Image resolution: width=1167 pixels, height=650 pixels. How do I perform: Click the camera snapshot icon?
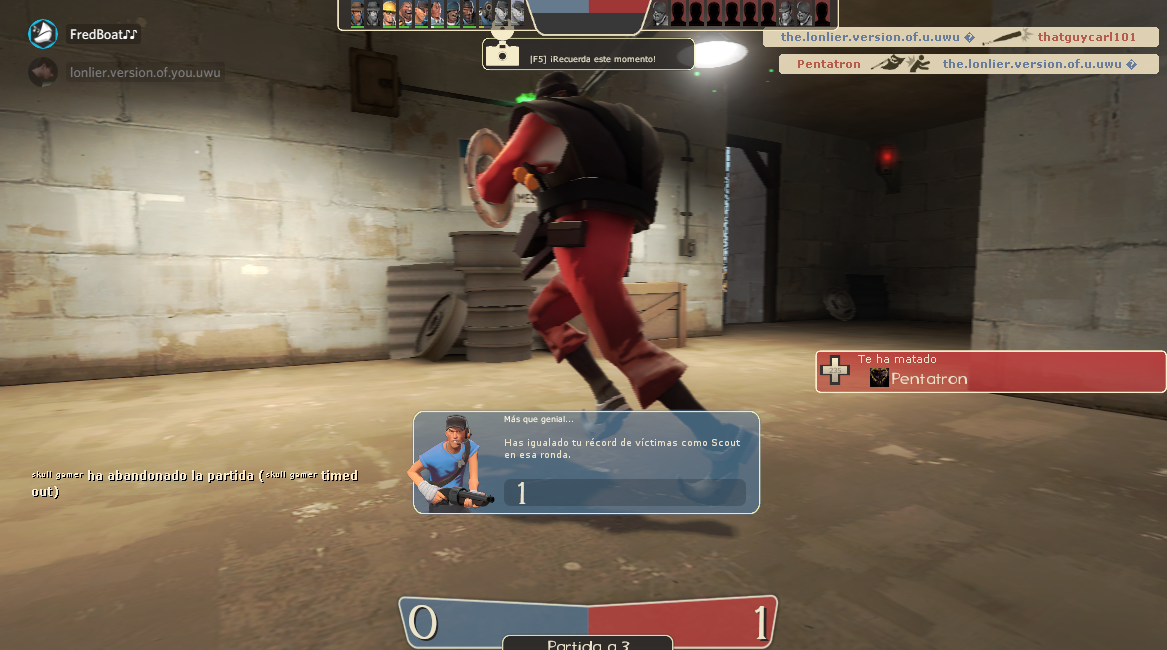click(500, 54)
